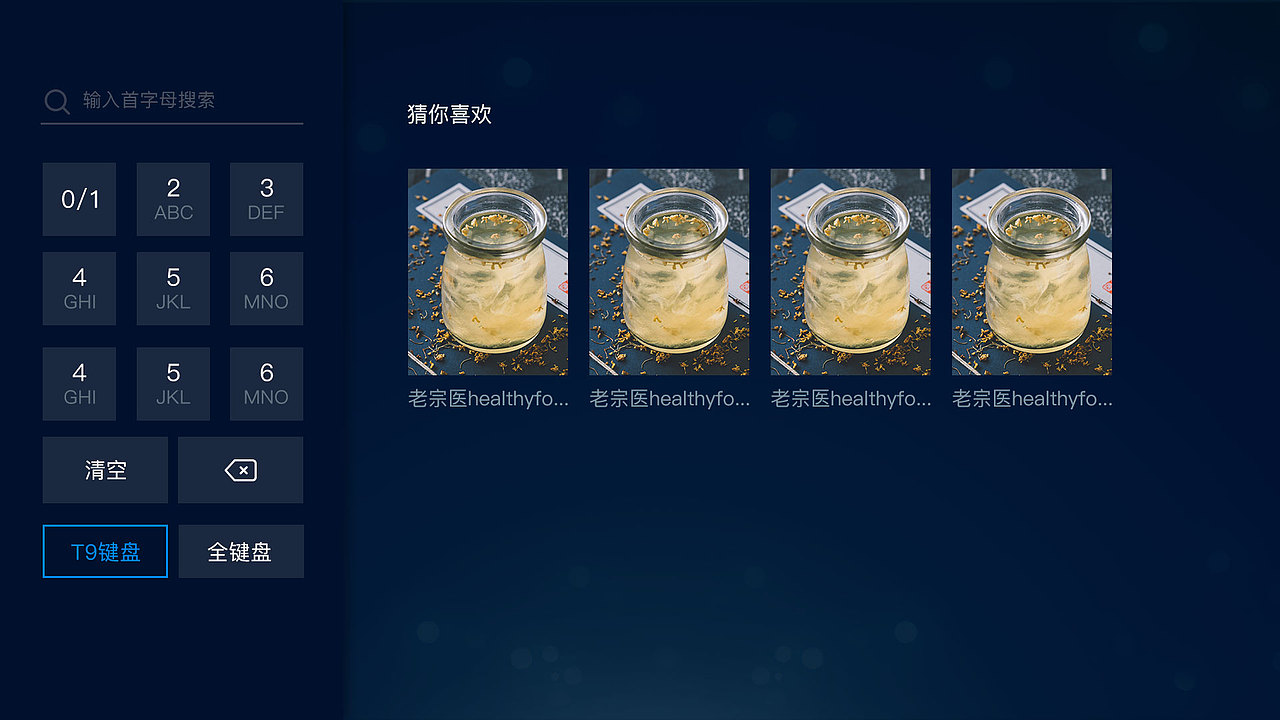Viewport: 1280px width, 720px height.
Task: Open the third 老宗医 recommendation
Action: coord(850,272)
